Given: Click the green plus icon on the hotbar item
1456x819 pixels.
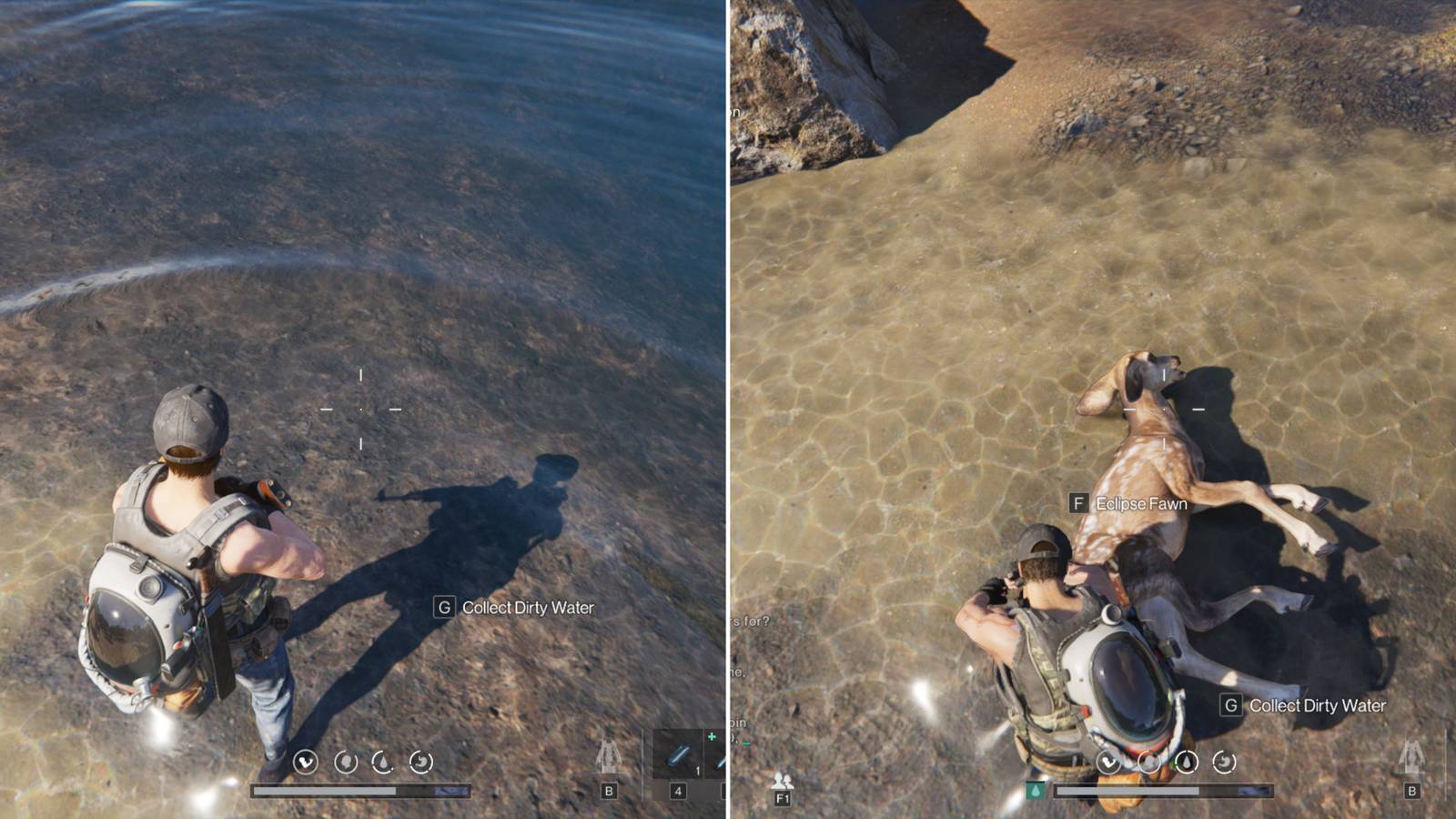Looking at the screenshot, I should tap(712, 734).
